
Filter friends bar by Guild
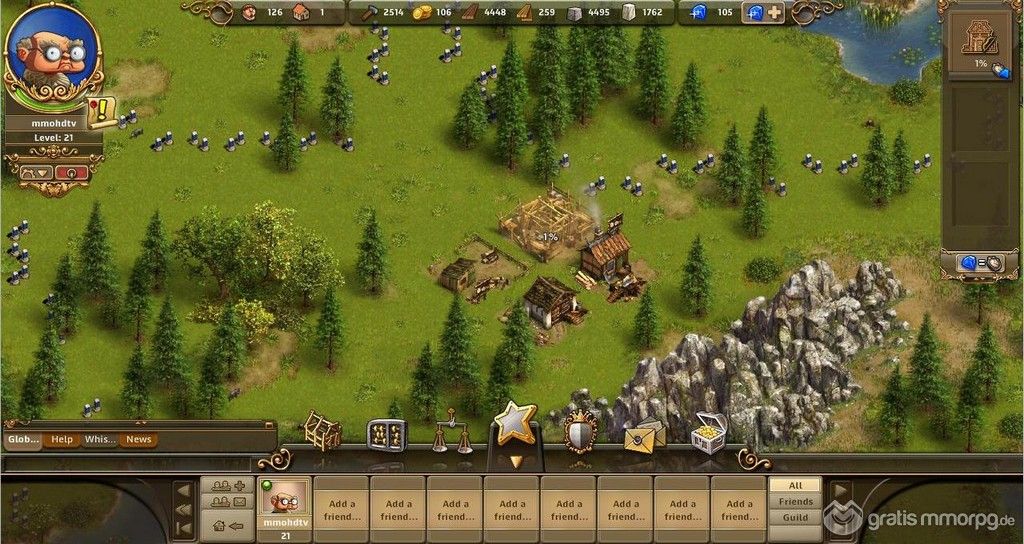pyautogui.click(x=796, y=517)
